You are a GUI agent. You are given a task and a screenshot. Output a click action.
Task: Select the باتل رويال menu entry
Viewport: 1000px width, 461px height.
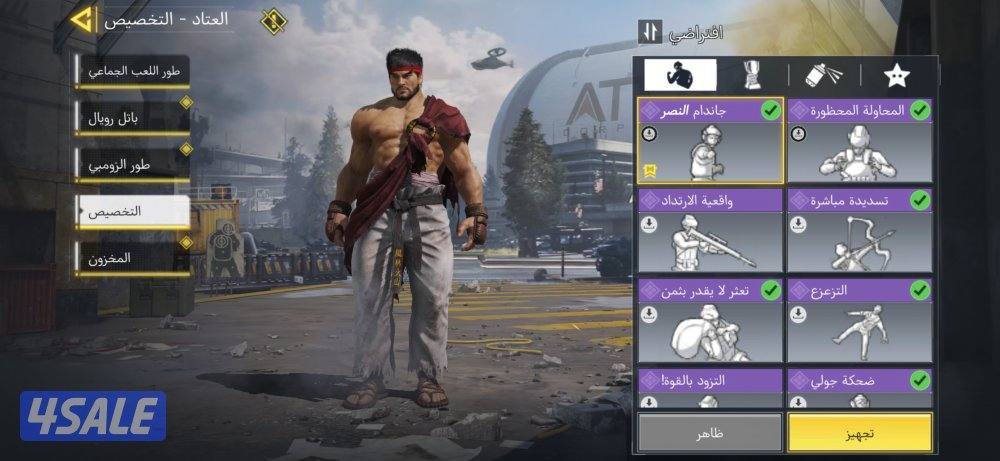[x=133, y=118]
